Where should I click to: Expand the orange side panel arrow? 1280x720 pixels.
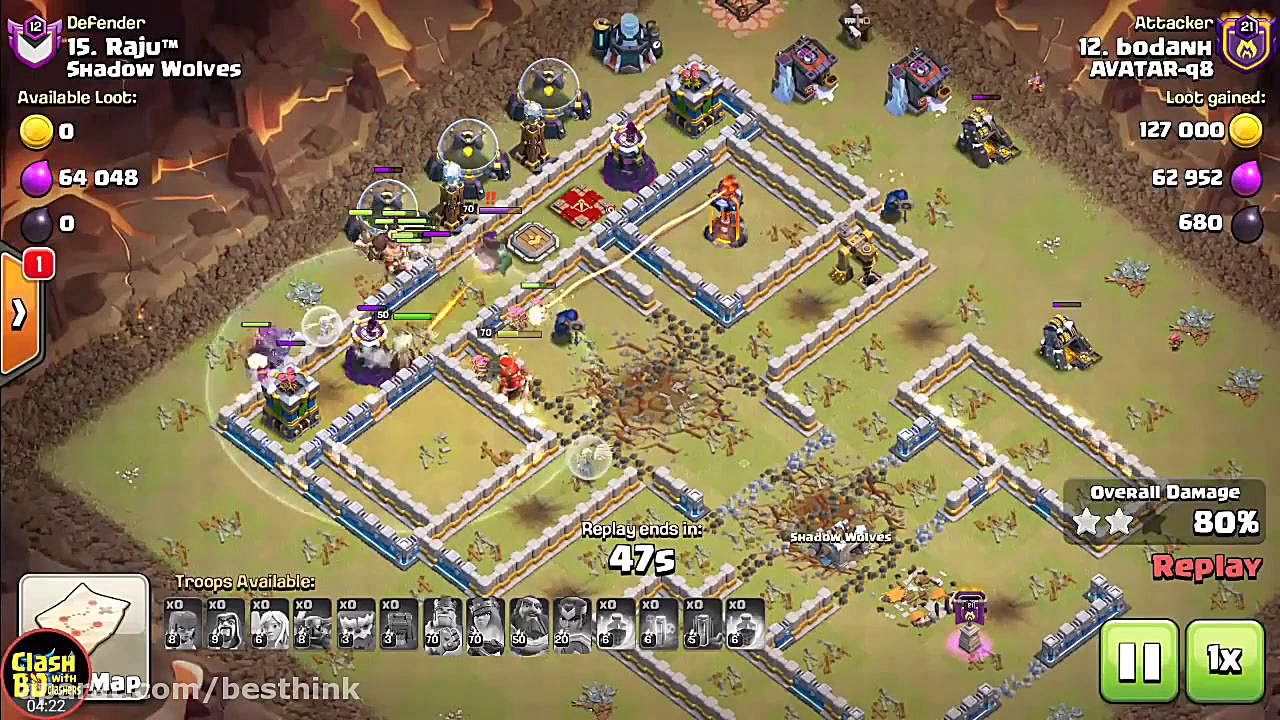point(19,314)
